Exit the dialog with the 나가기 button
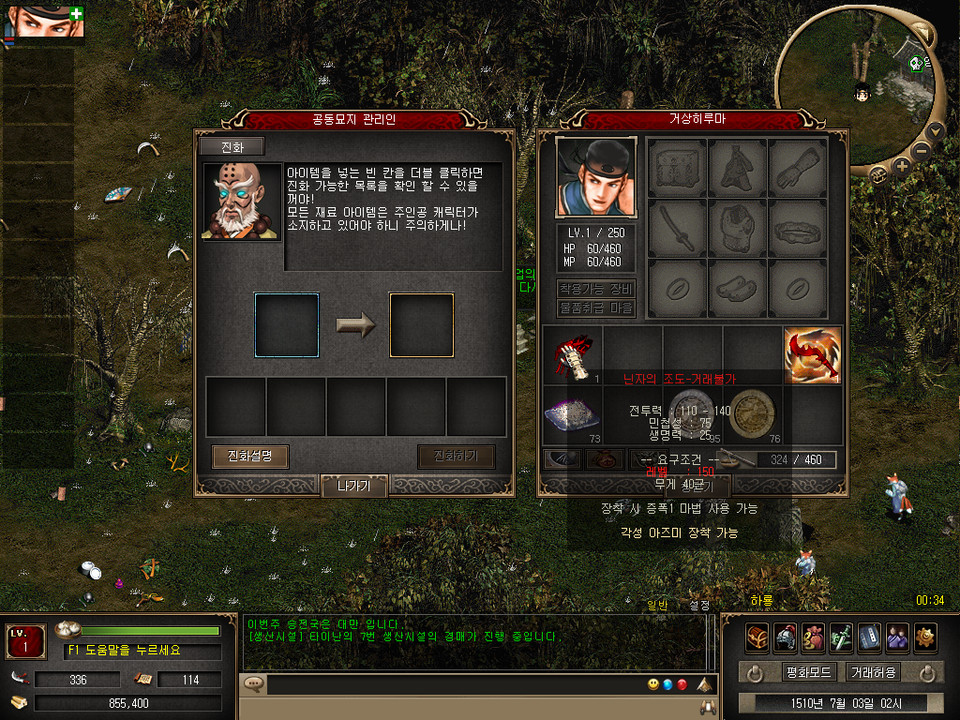Screen dimensions: 960x720 [x=353, y=487]
